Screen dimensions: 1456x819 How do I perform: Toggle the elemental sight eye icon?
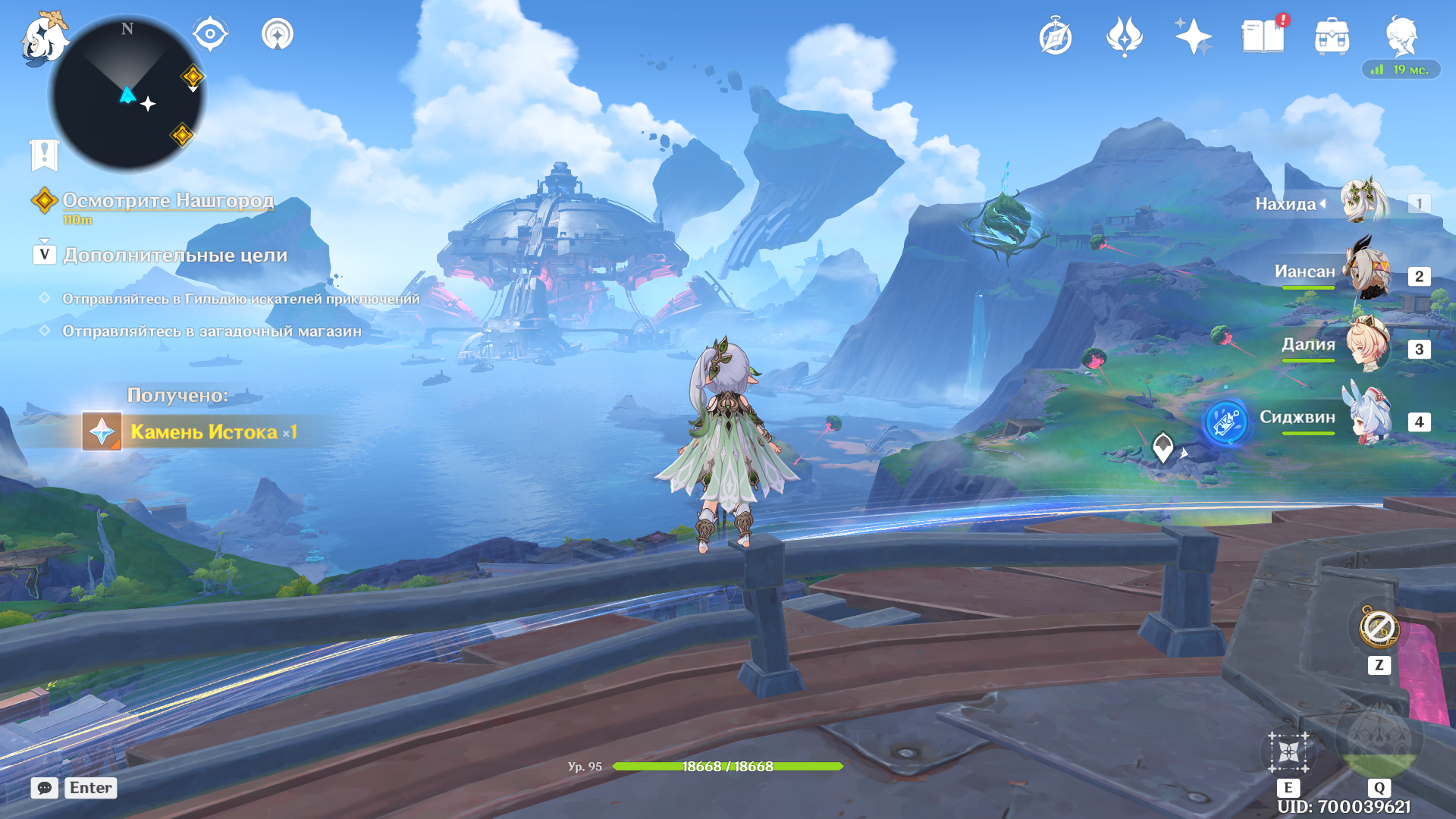click(x=210, y=34)
